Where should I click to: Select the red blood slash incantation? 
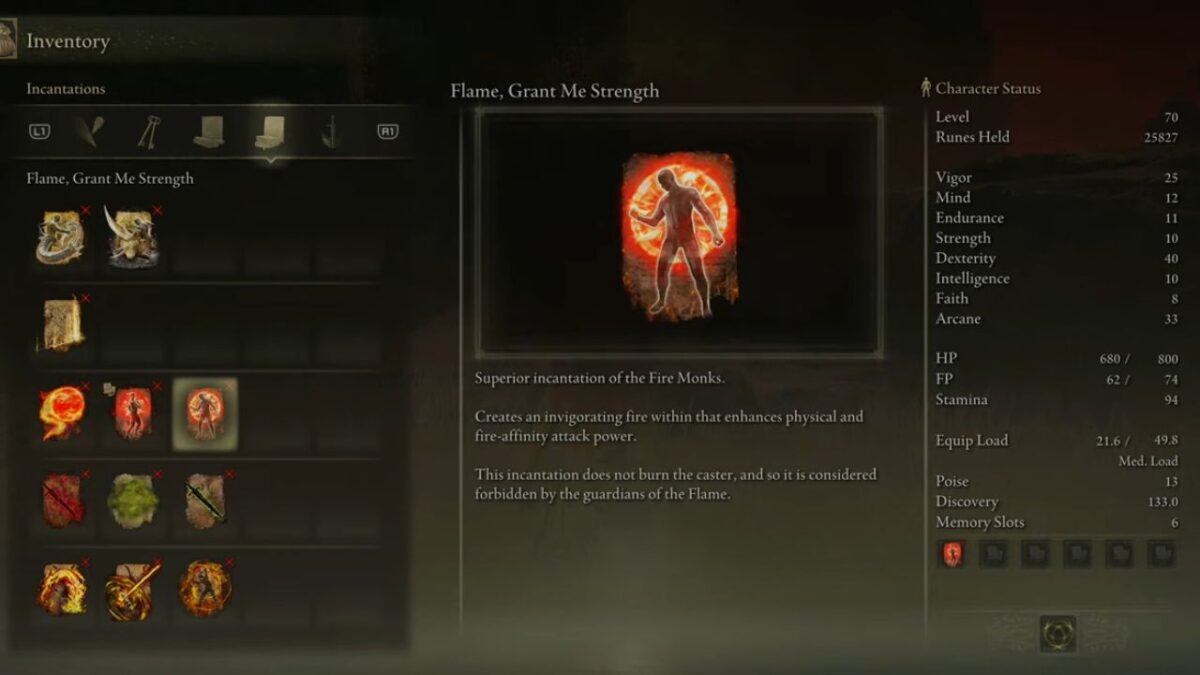coord(60,501)
